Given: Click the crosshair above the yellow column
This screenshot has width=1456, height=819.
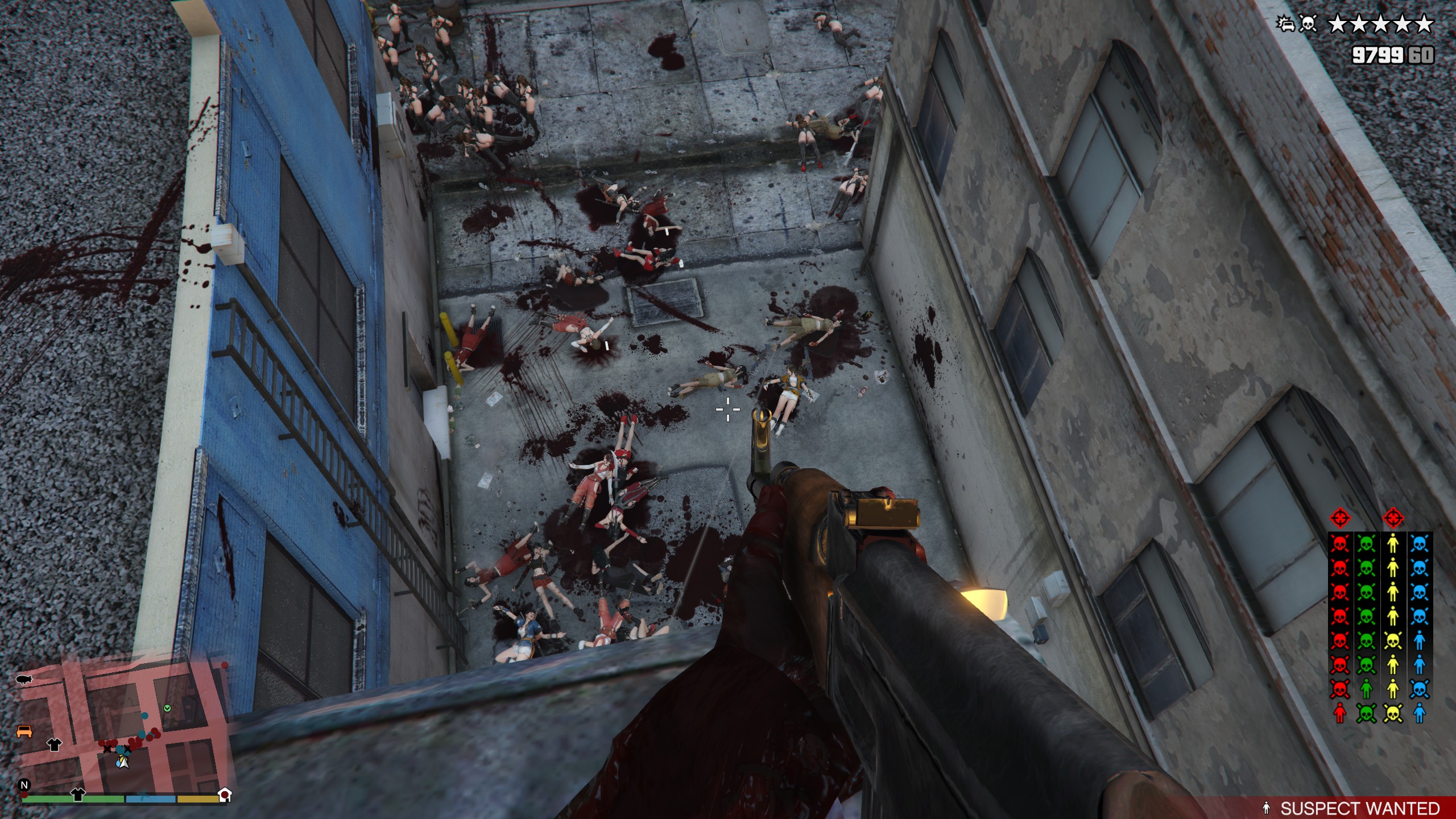Looking at the screenshot, I should 1393,518.
